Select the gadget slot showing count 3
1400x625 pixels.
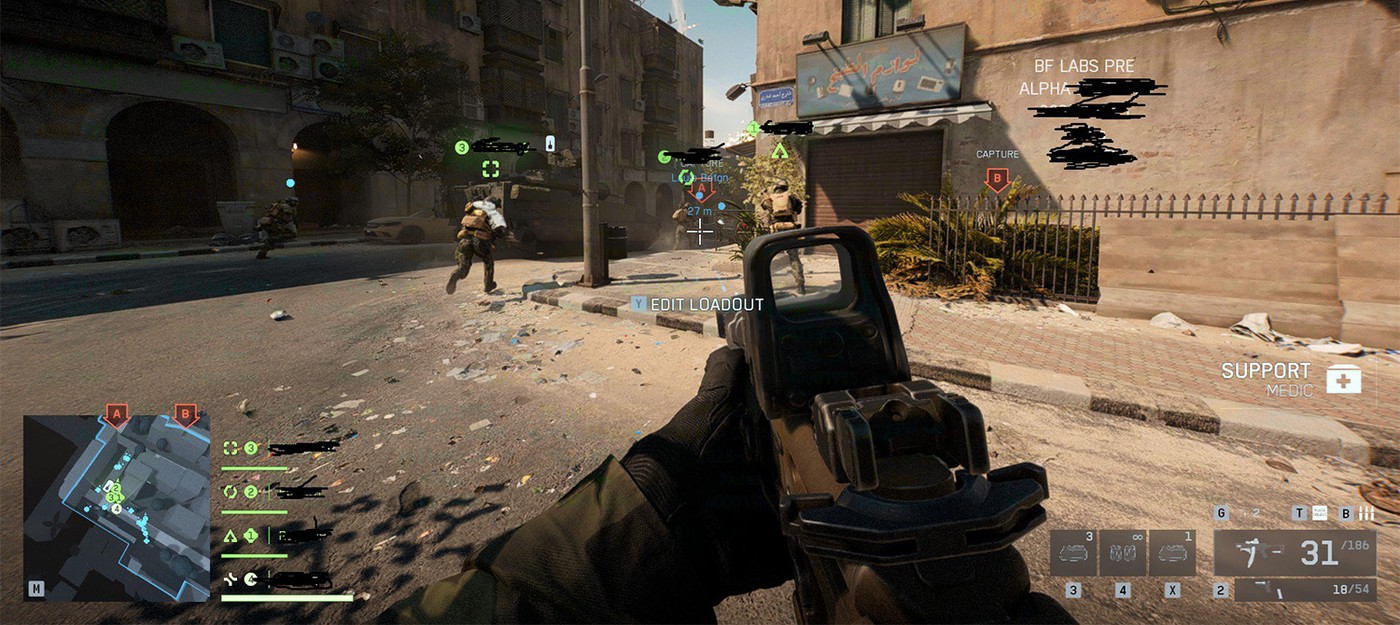(x=1073, y=553)
